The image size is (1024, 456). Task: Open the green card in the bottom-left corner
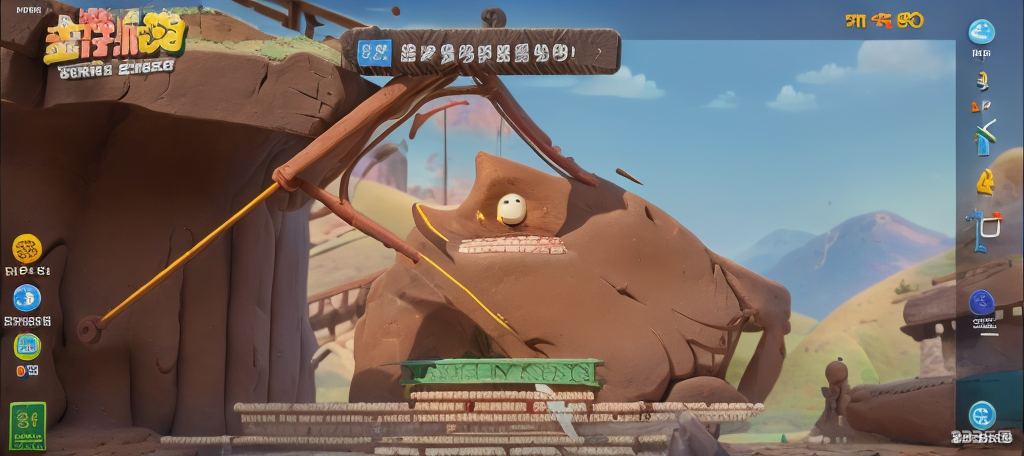pos(27,424)
